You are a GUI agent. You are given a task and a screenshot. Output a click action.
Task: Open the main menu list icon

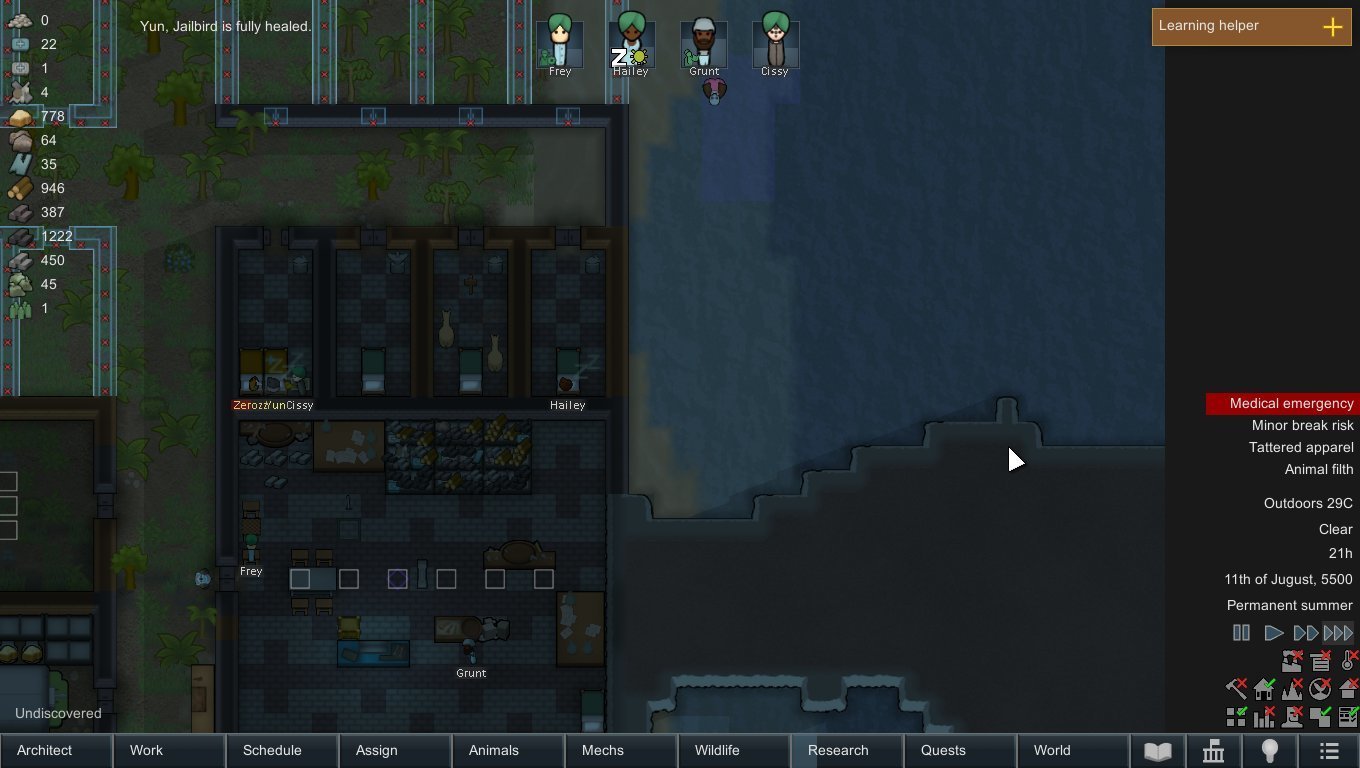pyautogui.click(x=1329, y=751)
